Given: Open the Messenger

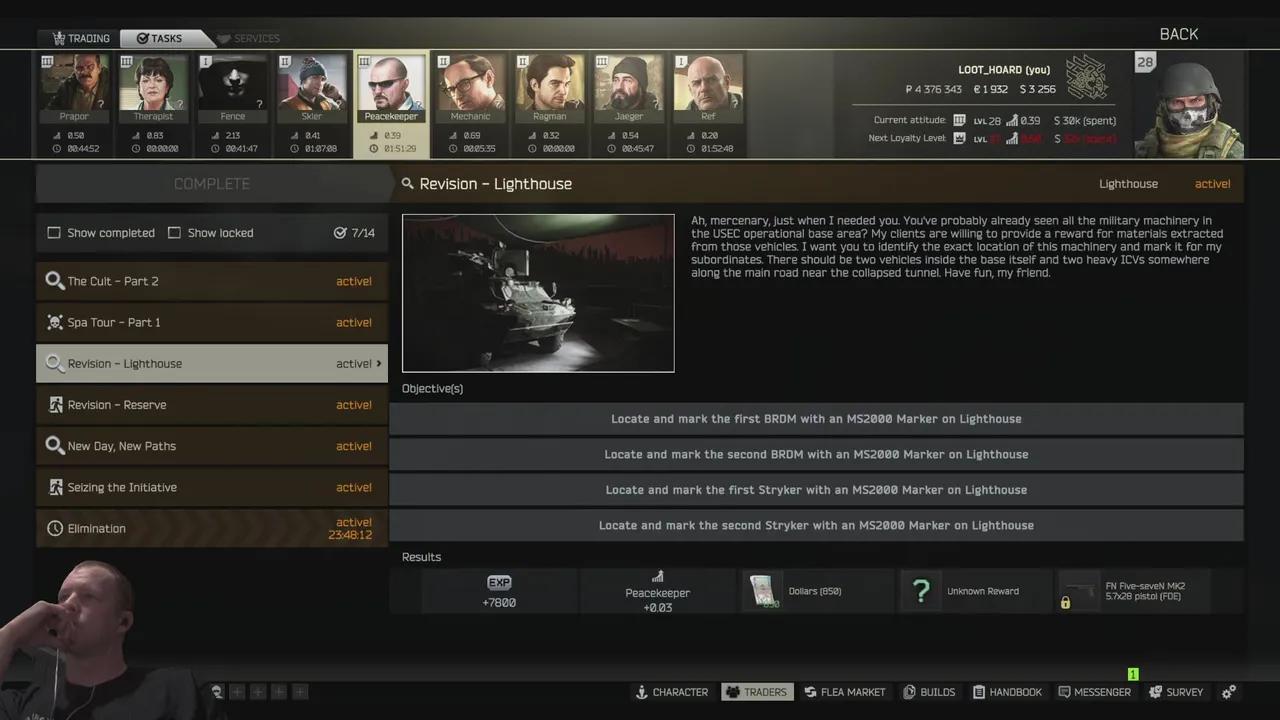Looking at the screenshot, I should click(1095, 691).
